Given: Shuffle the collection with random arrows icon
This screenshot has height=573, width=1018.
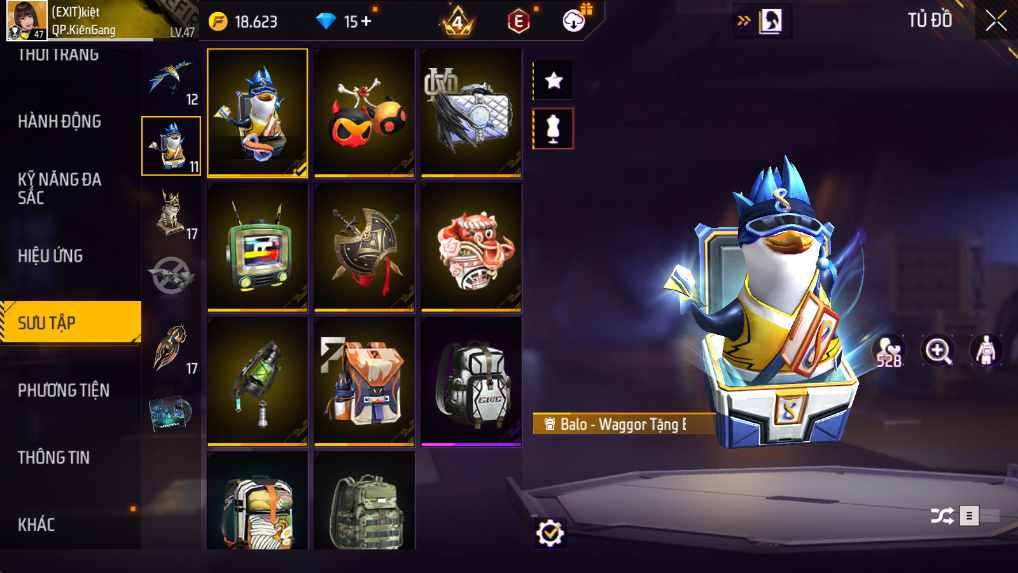Looking at the screenshot, I should pyautogui.click(x=942, y=516).
